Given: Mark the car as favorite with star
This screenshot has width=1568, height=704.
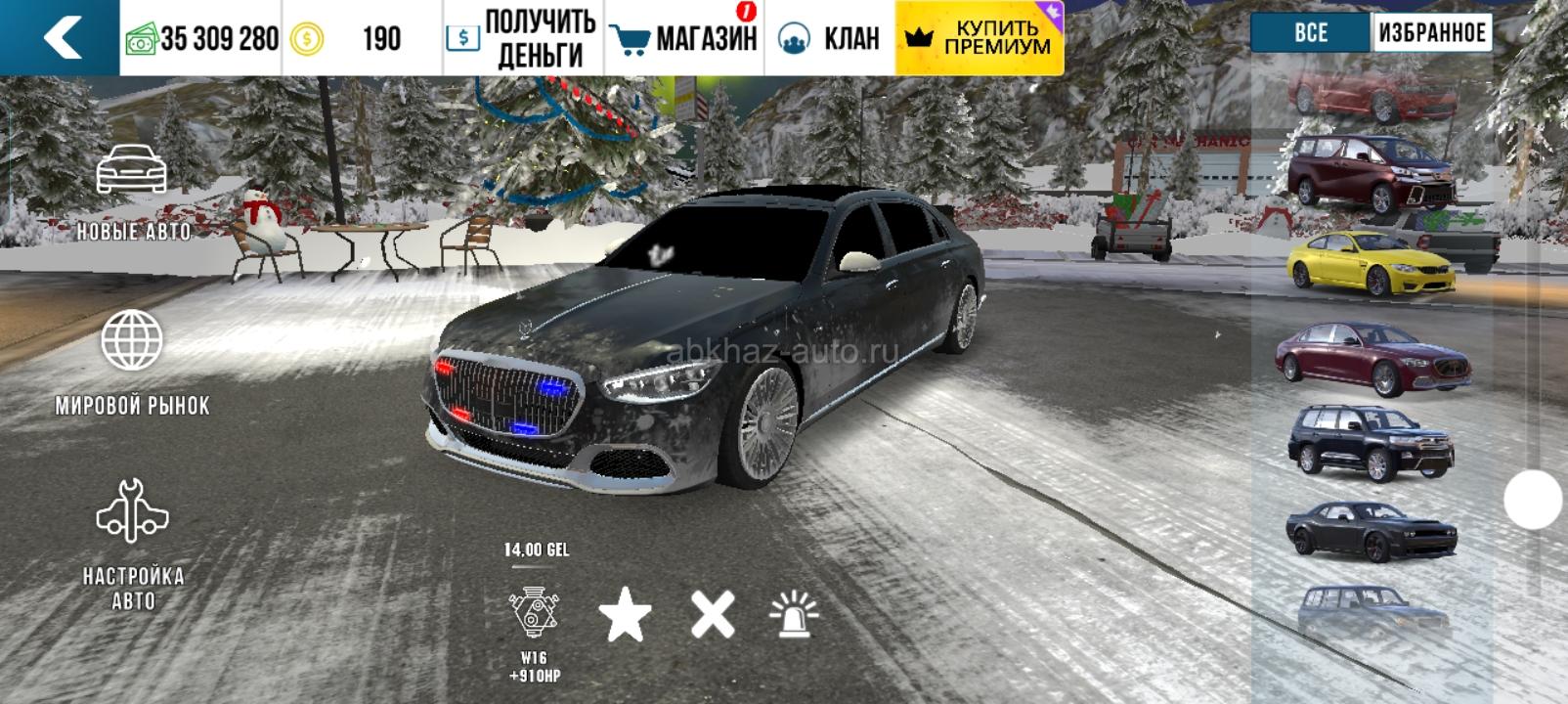Looking at the screenshot, I should click(x=625, y=616).
